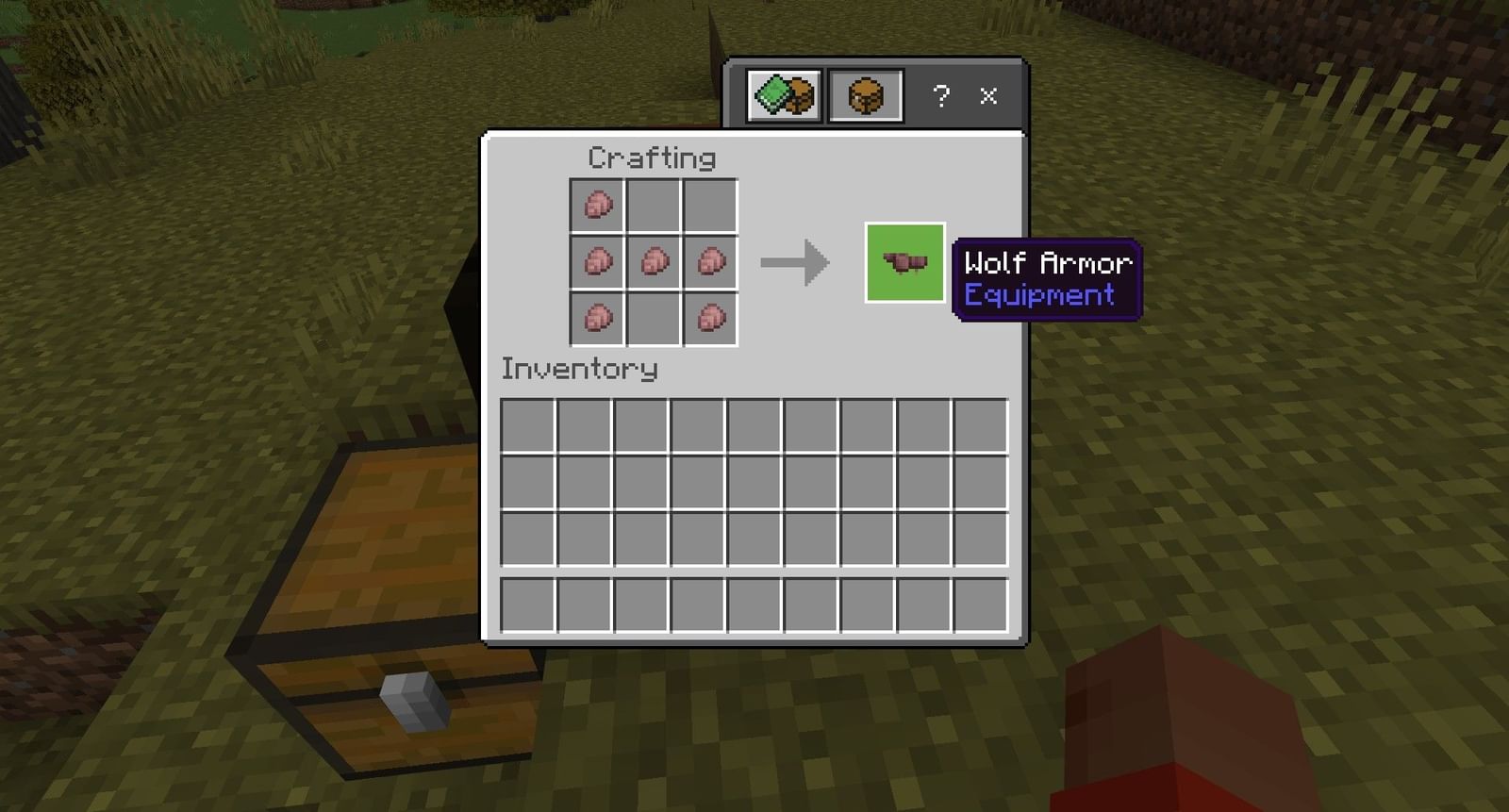Image resolution: width=1509 pixels, height=812 pixels.
Task: Click the empty bottom-middle crafting slot
Action: coord(654,319)
